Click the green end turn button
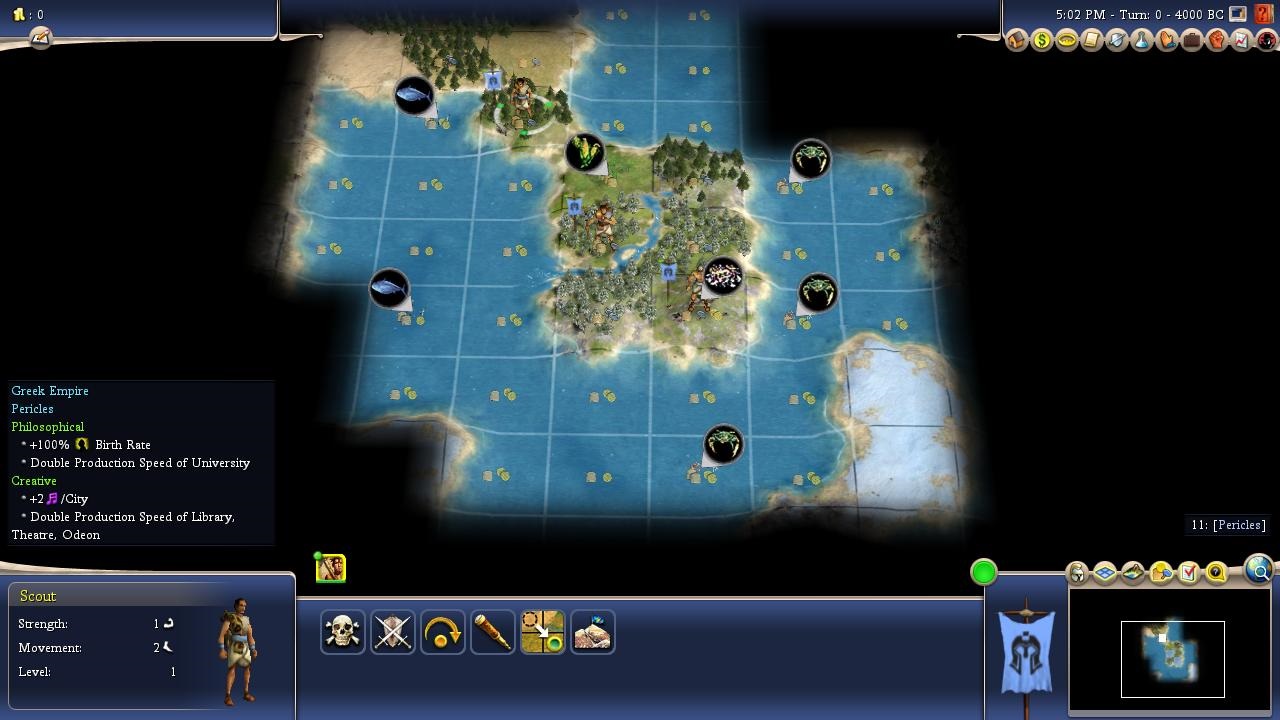1280x720 pixels. point(984,572)
